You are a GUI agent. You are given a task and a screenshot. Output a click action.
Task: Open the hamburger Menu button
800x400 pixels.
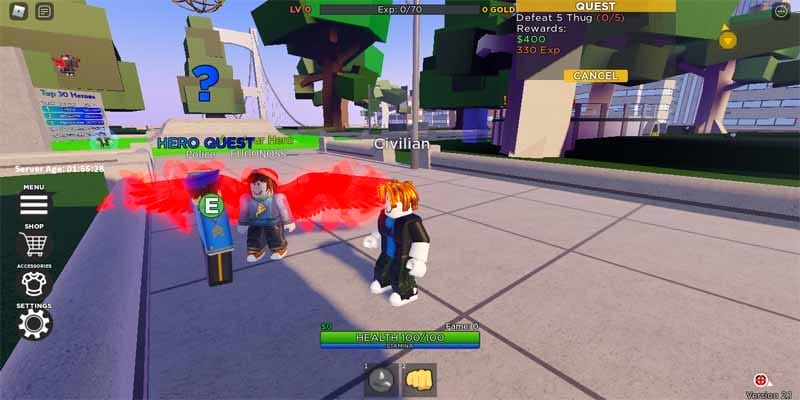pos(34,204)
